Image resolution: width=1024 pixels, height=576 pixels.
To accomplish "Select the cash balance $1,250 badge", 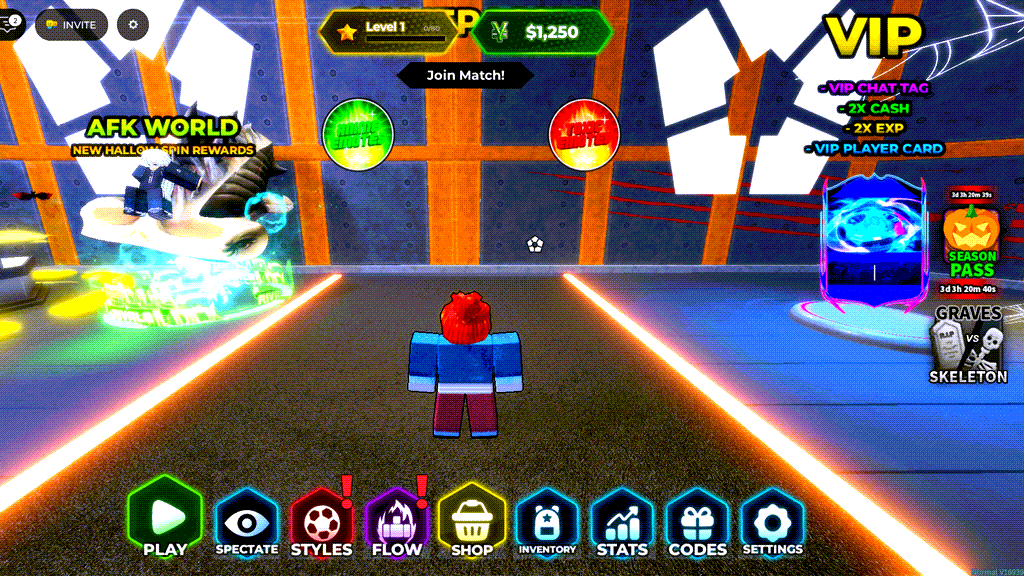I will [542, 32].
